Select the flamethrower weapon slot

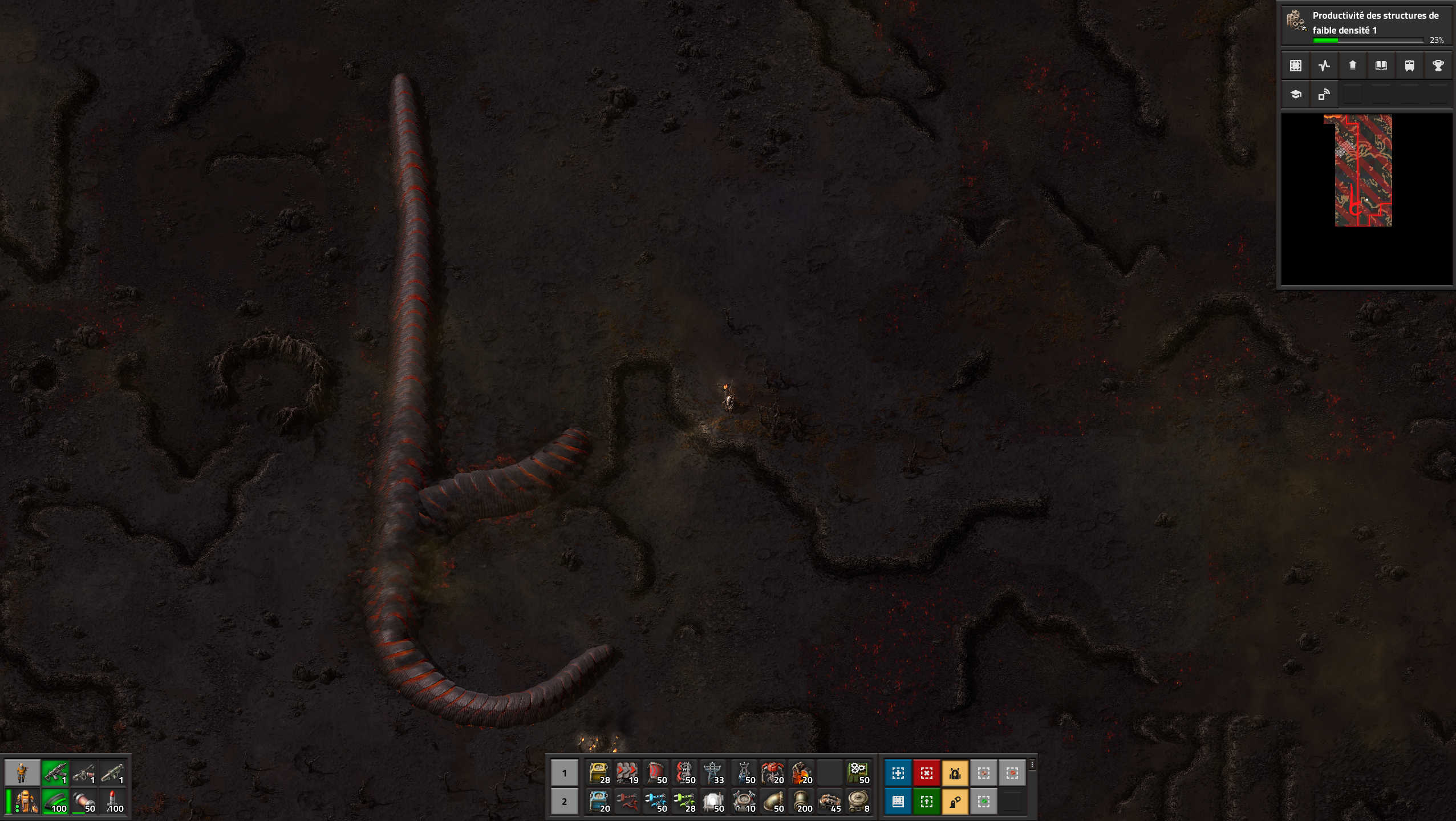[x=83, y=773]
